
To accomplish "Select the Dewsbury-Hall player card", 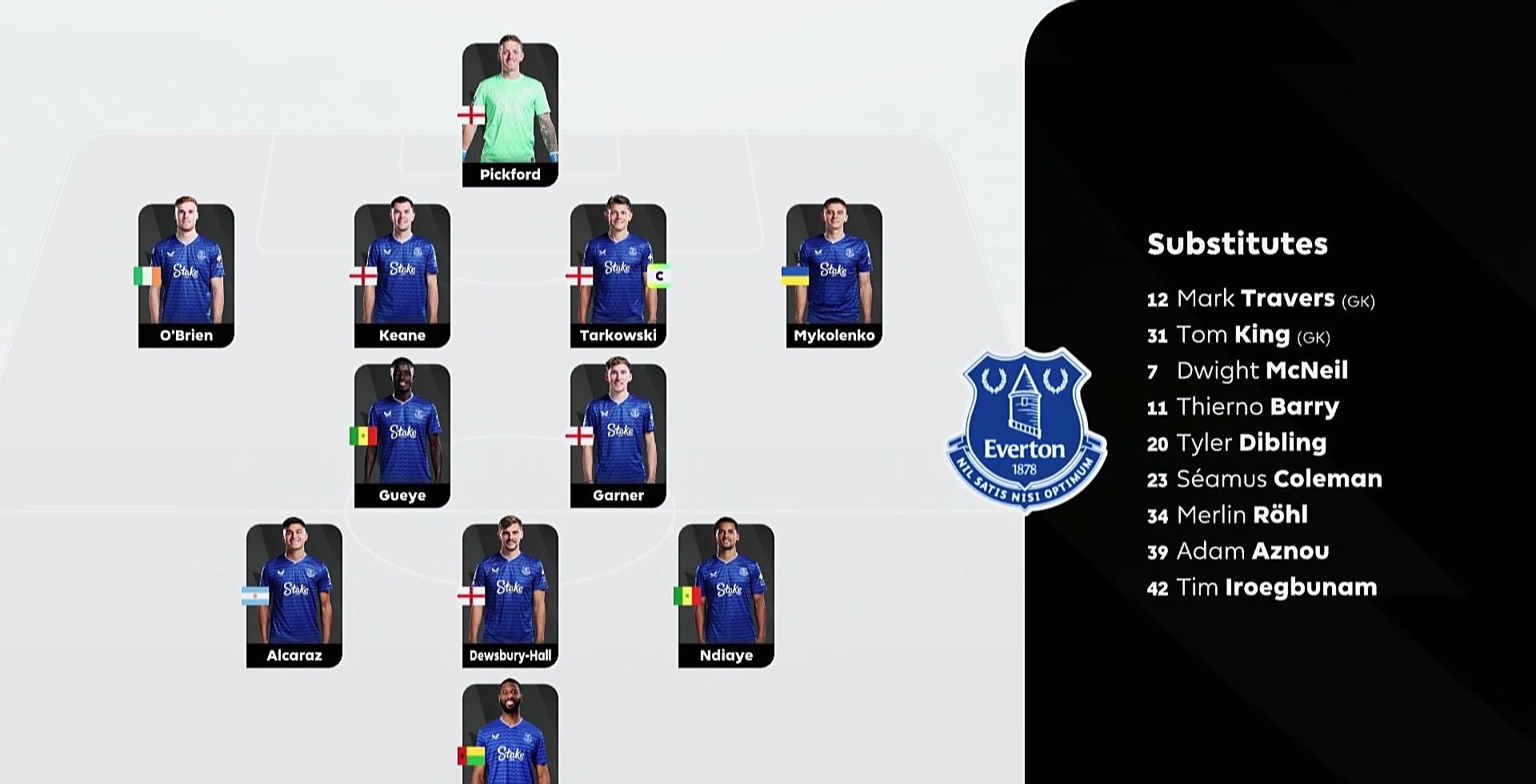I will [510, 595].
